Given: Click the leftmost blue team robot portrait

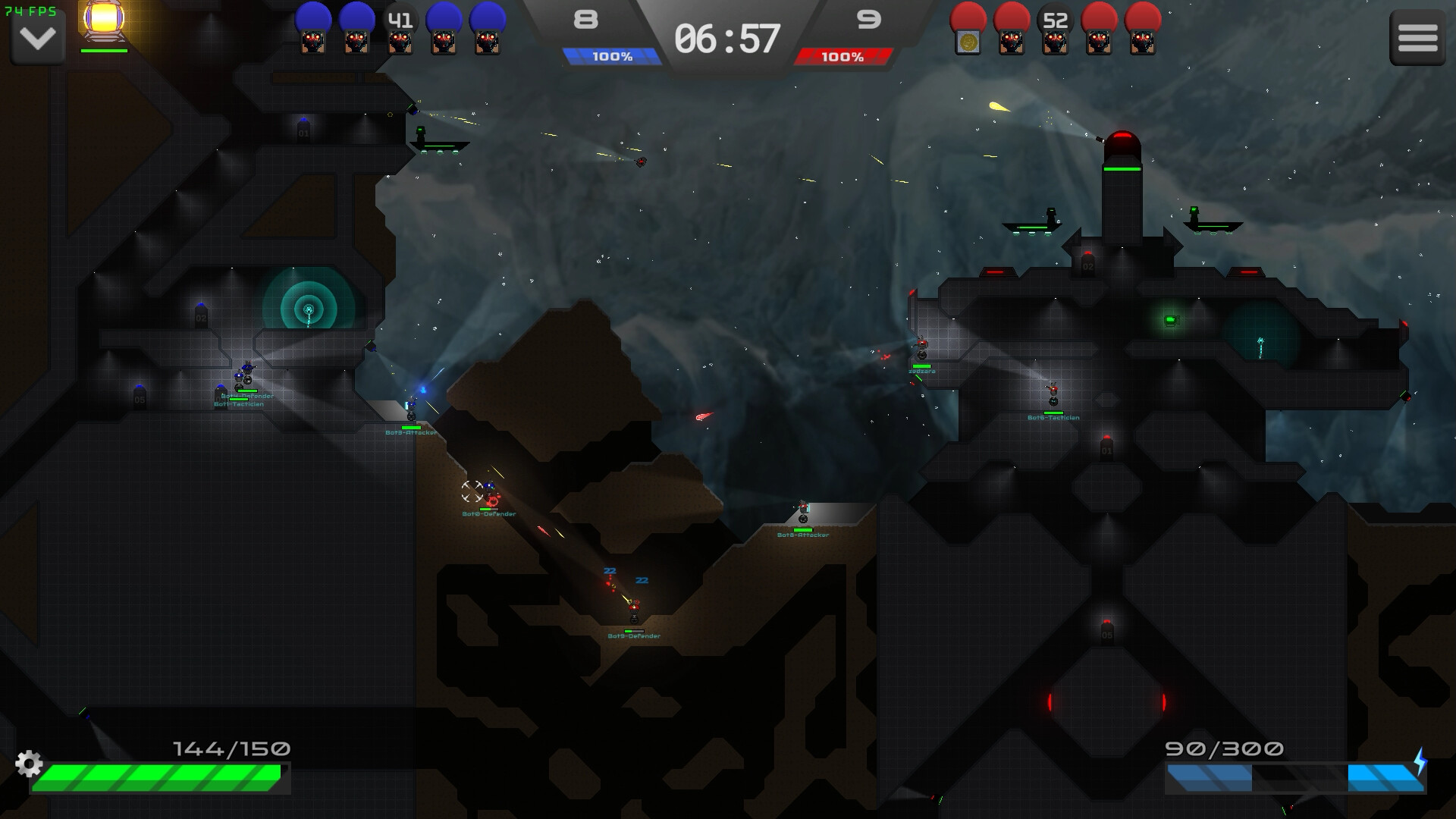Looking at the screenshot, I should [x=312, y=30].
